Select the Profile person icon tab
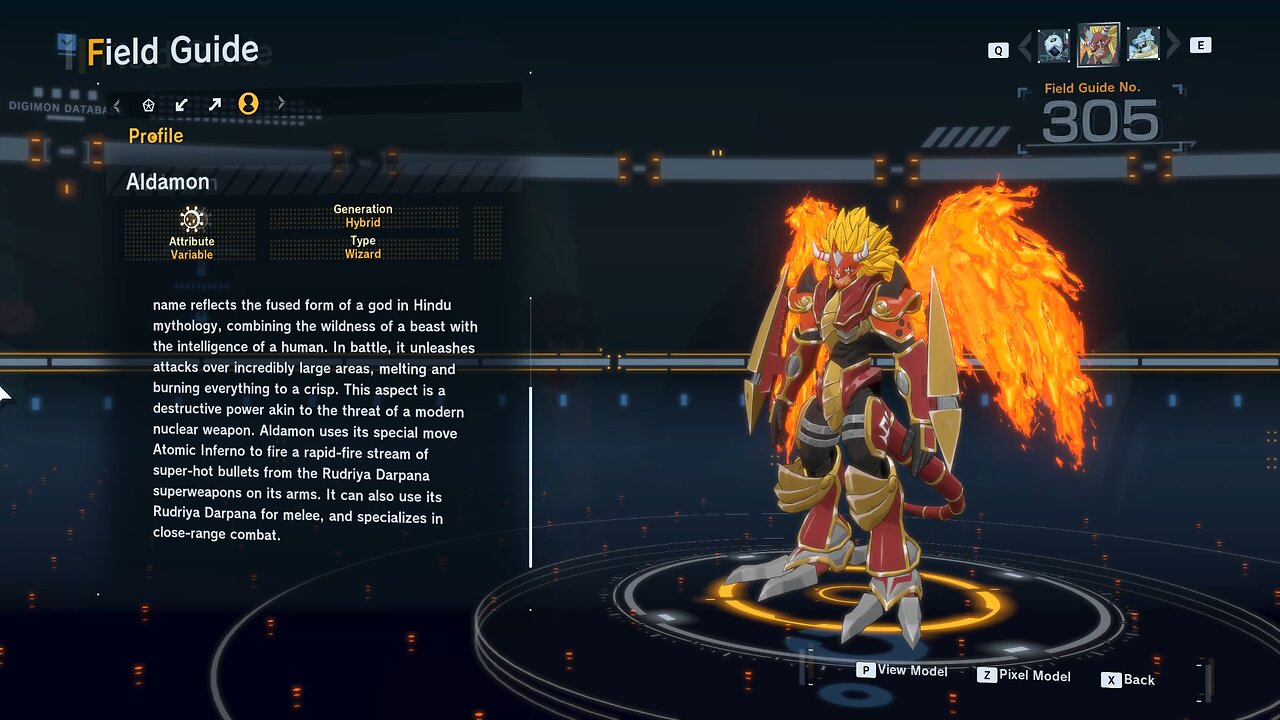The height and width of the screenshot is (720, 1280). pos(248,104)
